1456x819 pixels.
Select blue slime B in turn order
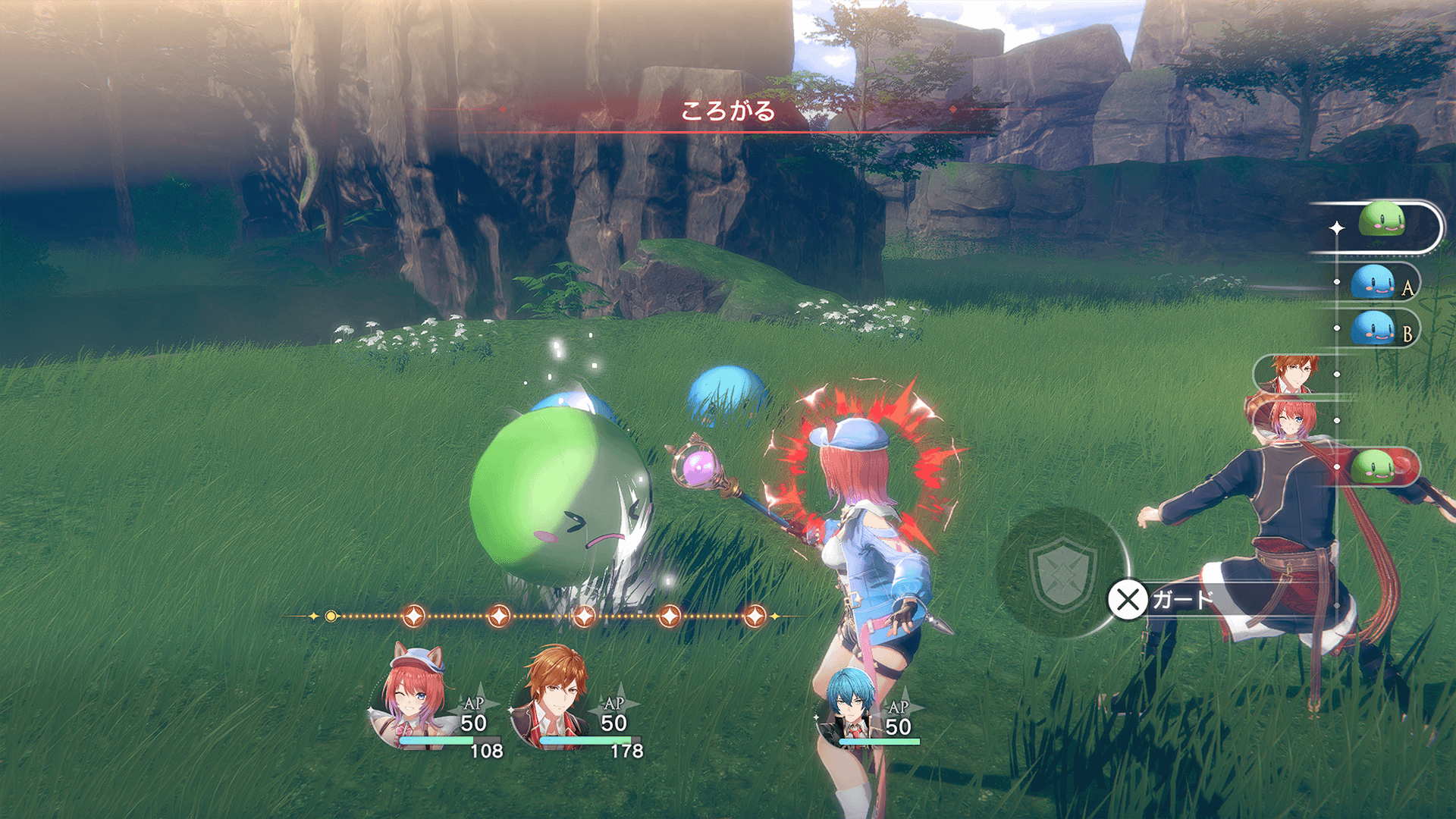(x=1373, y=329)
